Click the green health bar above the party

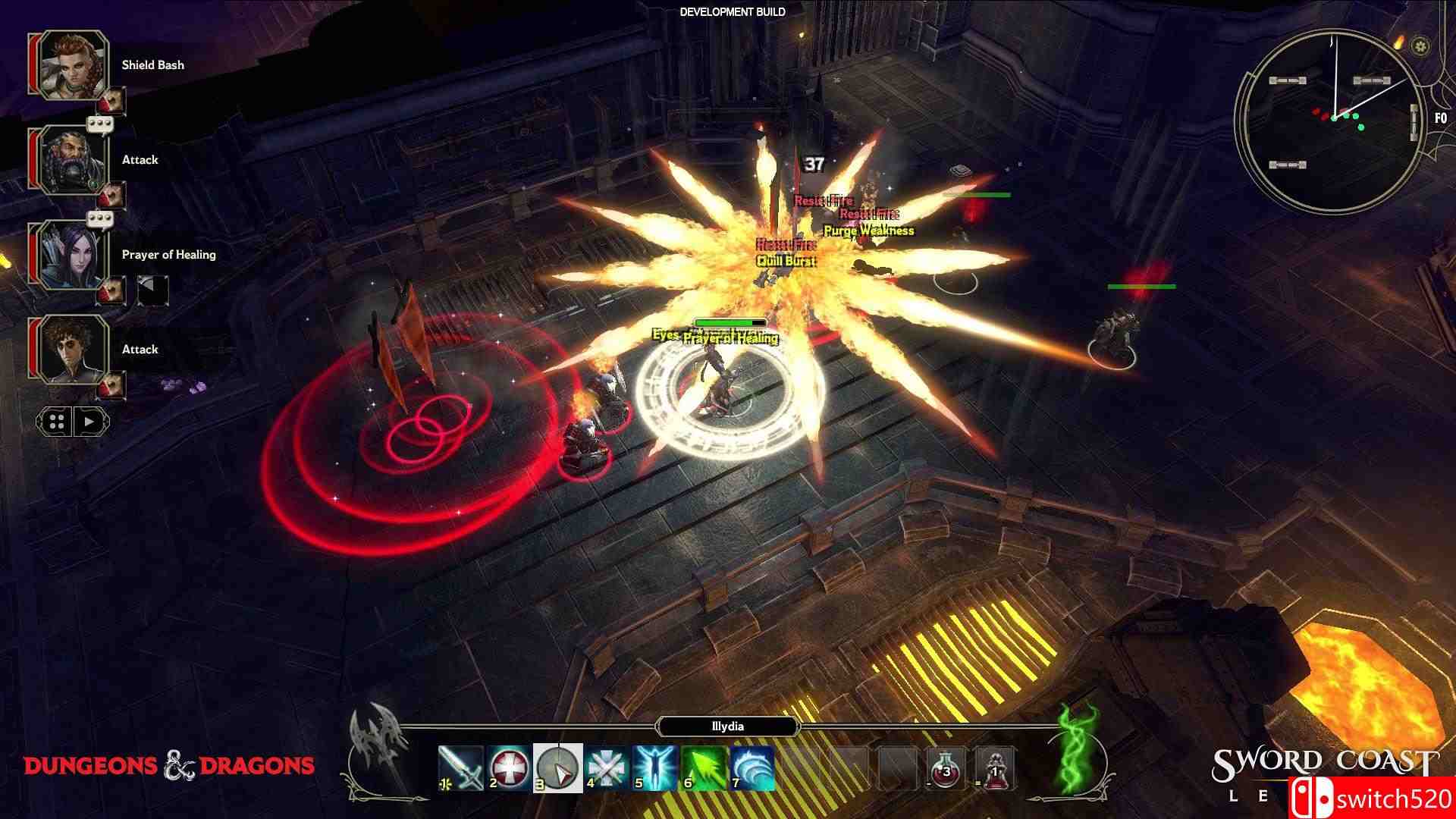point(730,322)
